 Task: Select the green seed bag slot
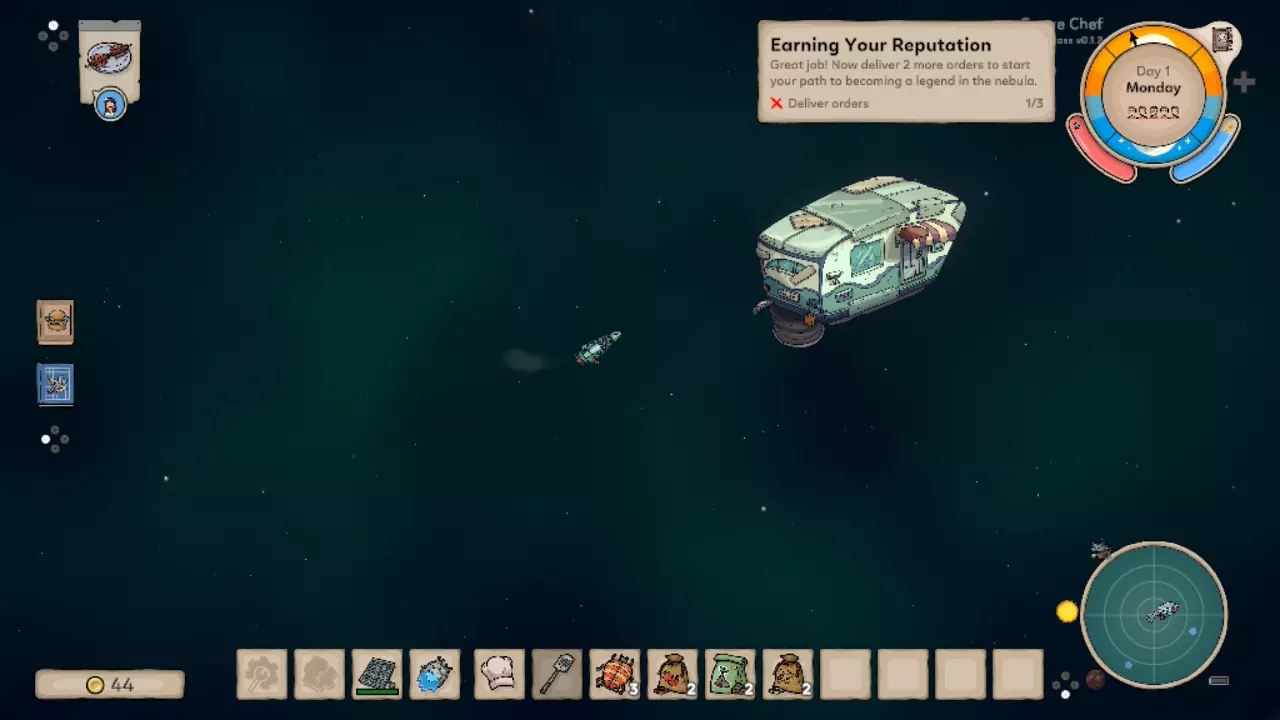click(x=730, y=674)
